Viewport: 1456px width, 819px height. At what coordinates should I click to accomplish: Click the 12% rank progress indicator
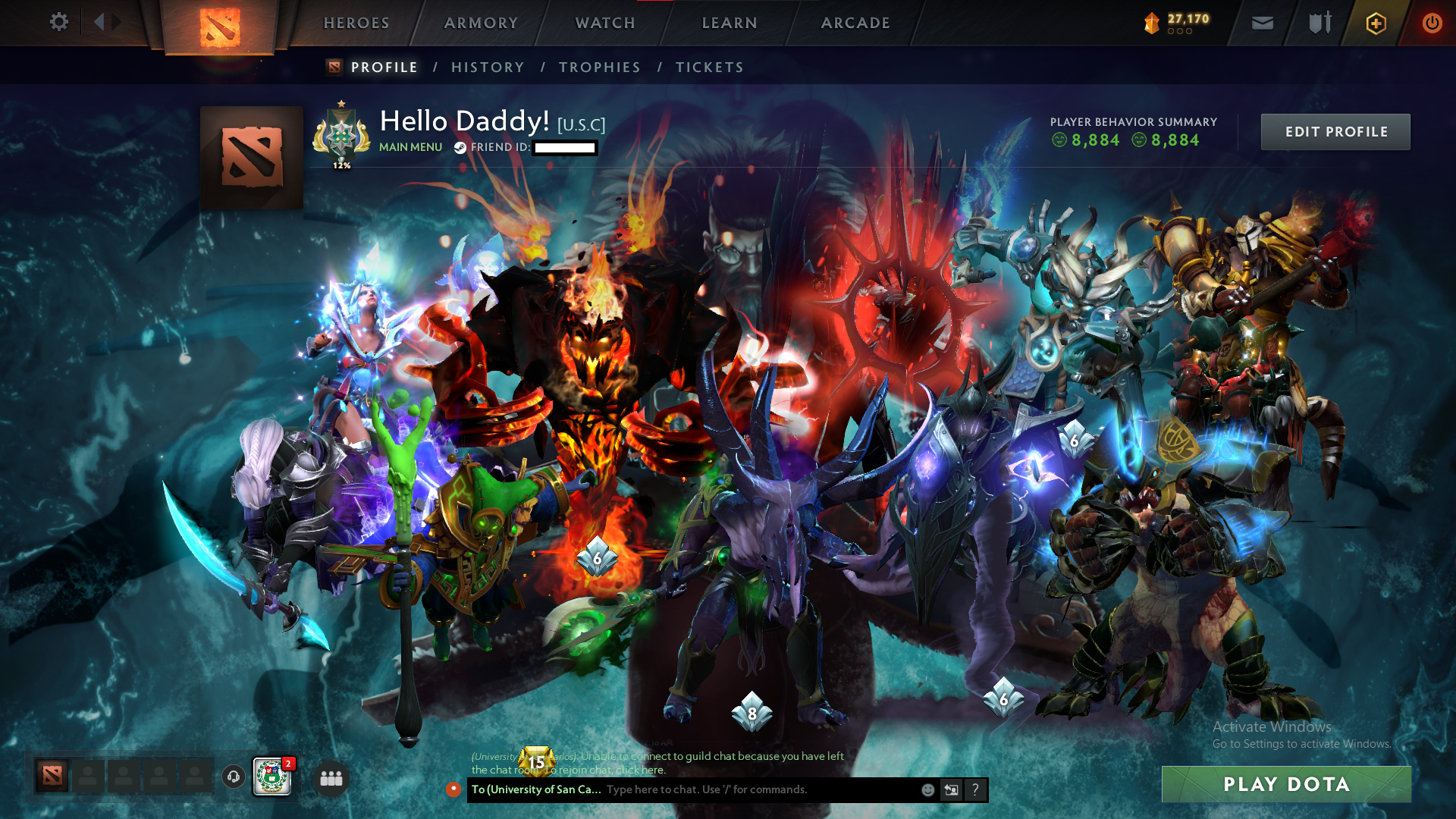point(342,164)
